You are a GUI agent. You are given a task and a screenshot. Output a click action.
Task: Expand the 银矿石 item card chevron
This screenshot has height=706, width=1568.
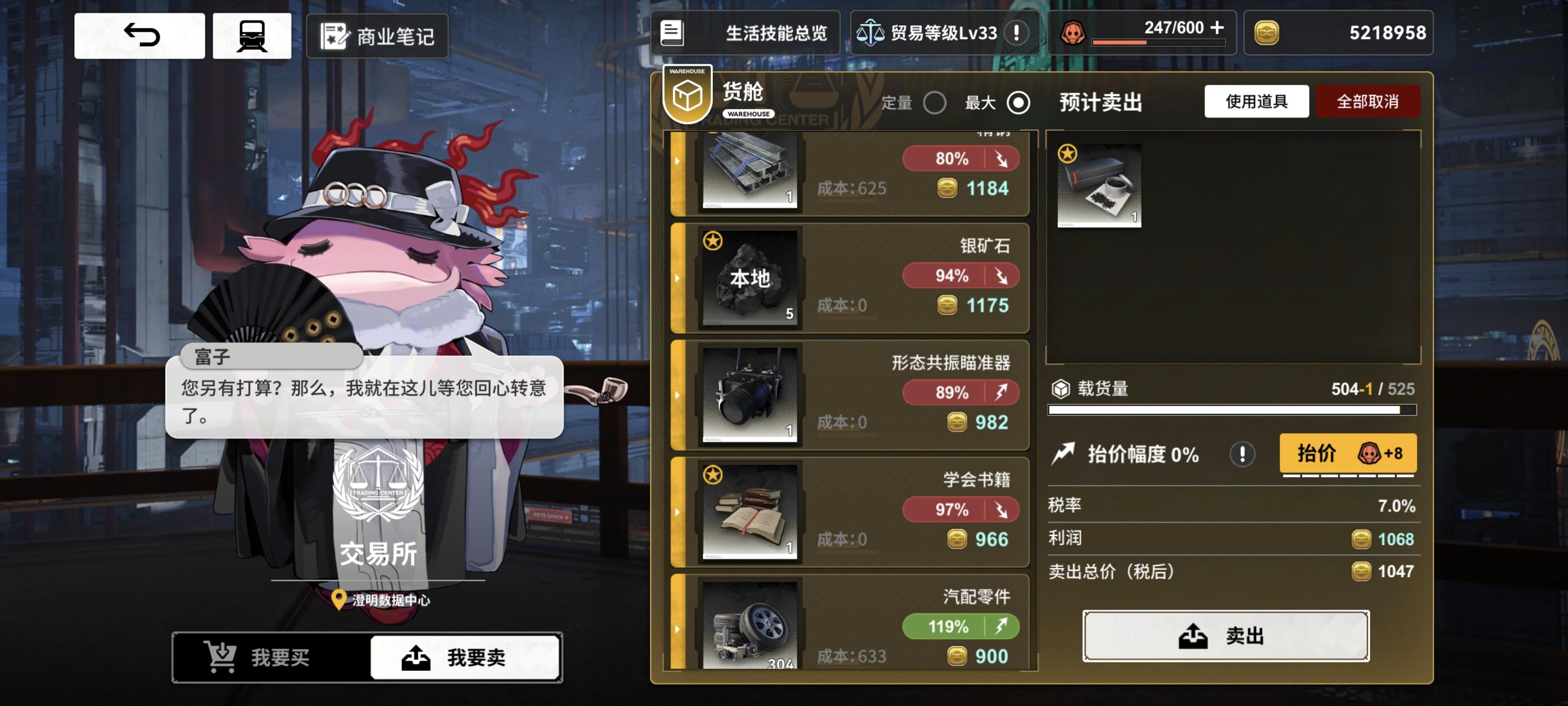[x=678, y=278]
